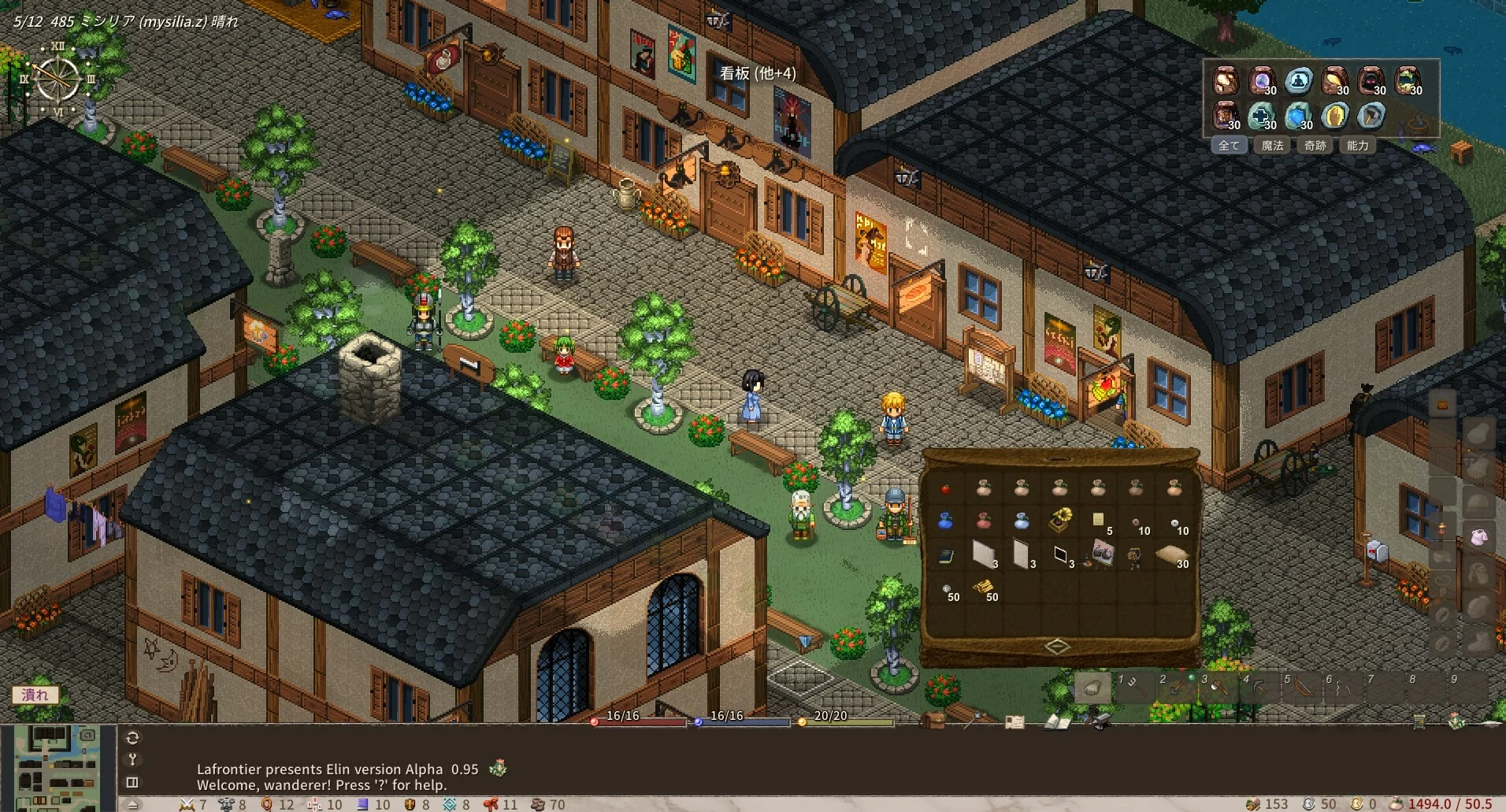The image size is (1506, 812).
Task: Pick the gold bars stack of 50
Action: pos(982,588)
